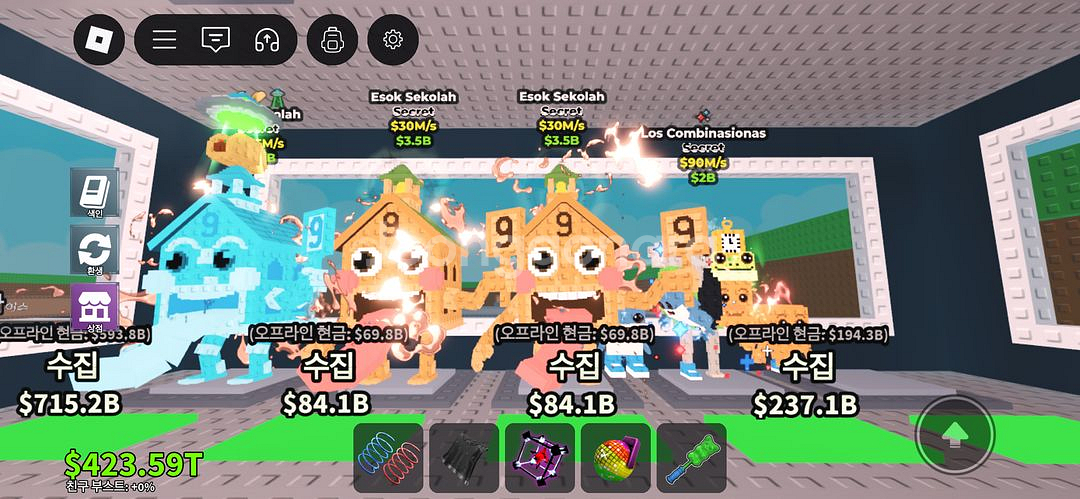Select the purple cube trap item

coord(540,457)
